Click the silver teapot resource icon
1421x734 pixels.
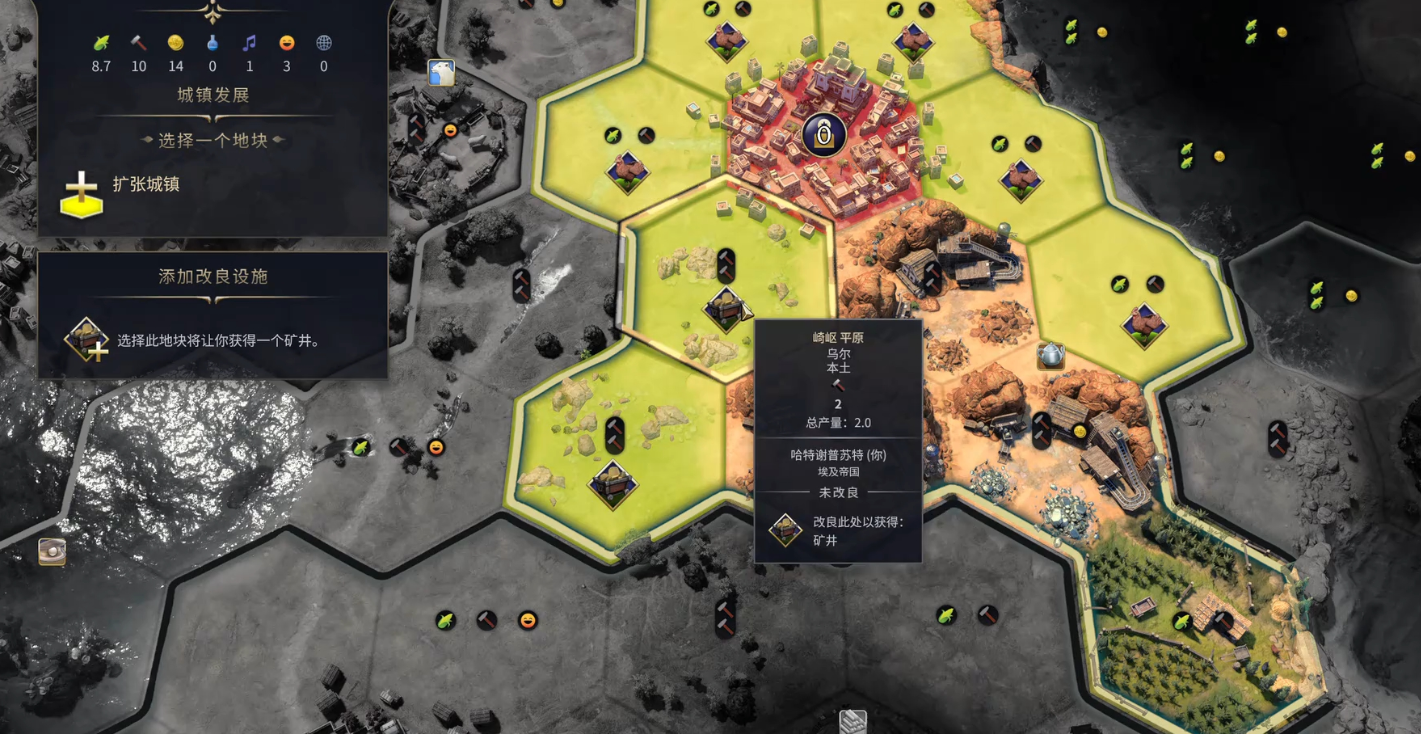[1050, 355]
